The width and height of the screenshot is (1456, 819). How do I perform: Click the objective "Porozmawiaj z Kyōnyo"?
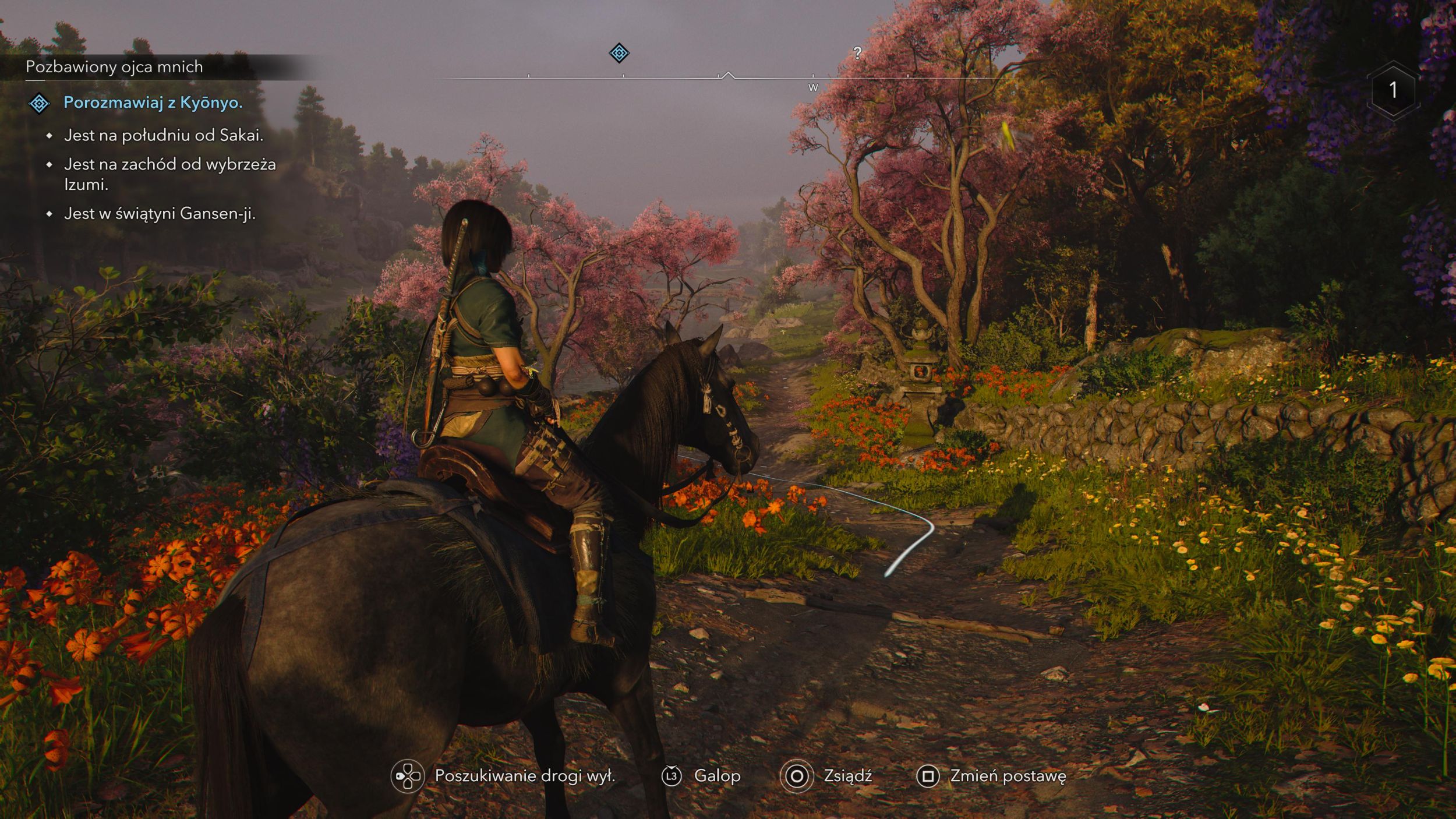153,103
